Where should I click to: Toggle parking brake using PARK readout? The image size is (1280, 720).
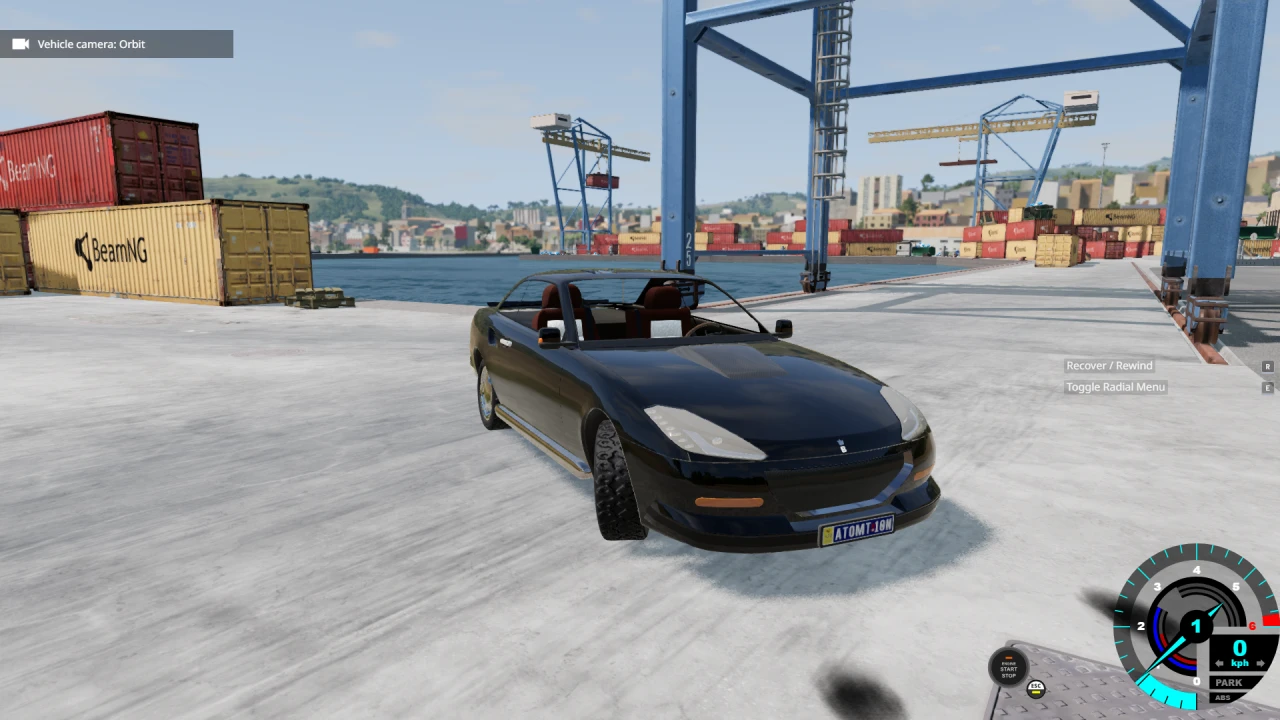point(1227,682)
